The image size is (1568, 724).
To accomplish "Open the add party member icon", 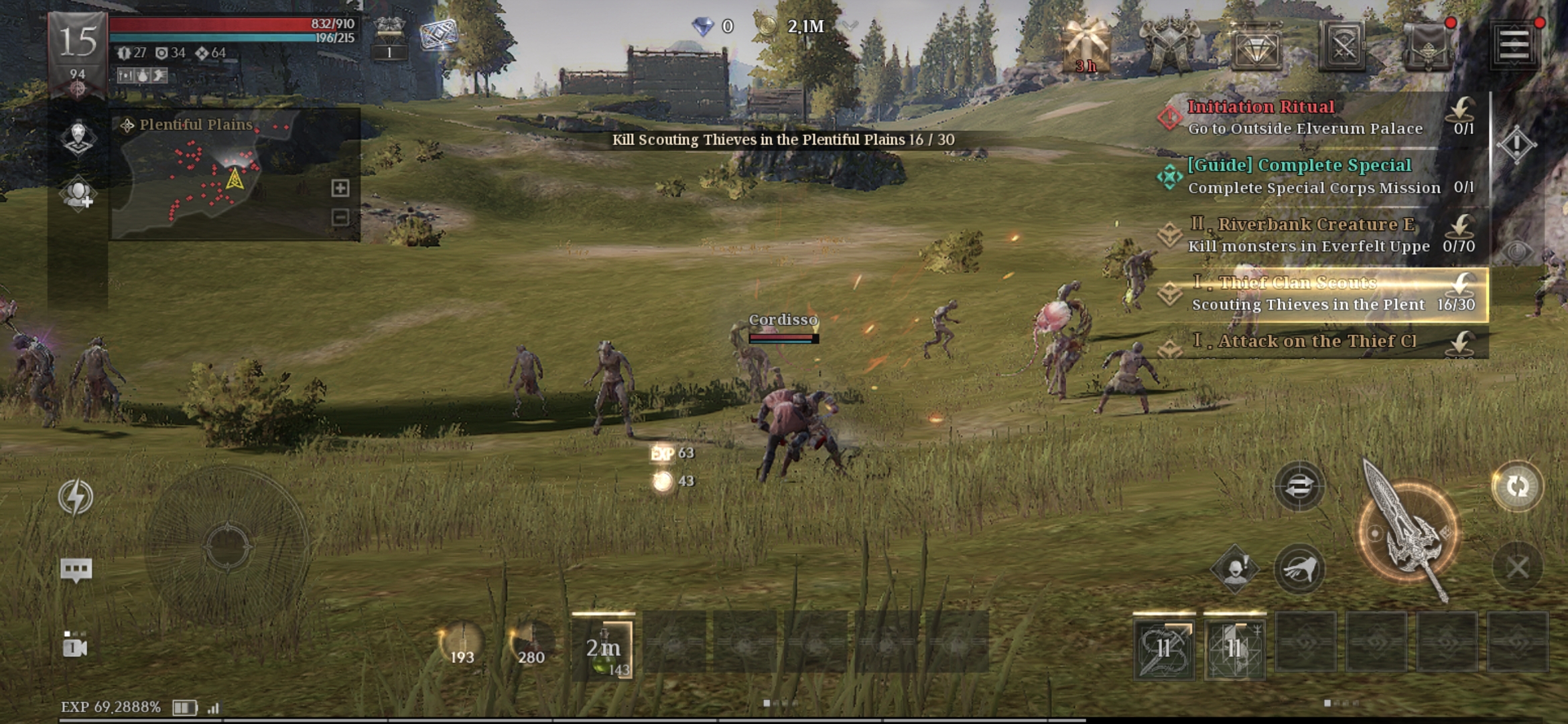I will 78,194.
